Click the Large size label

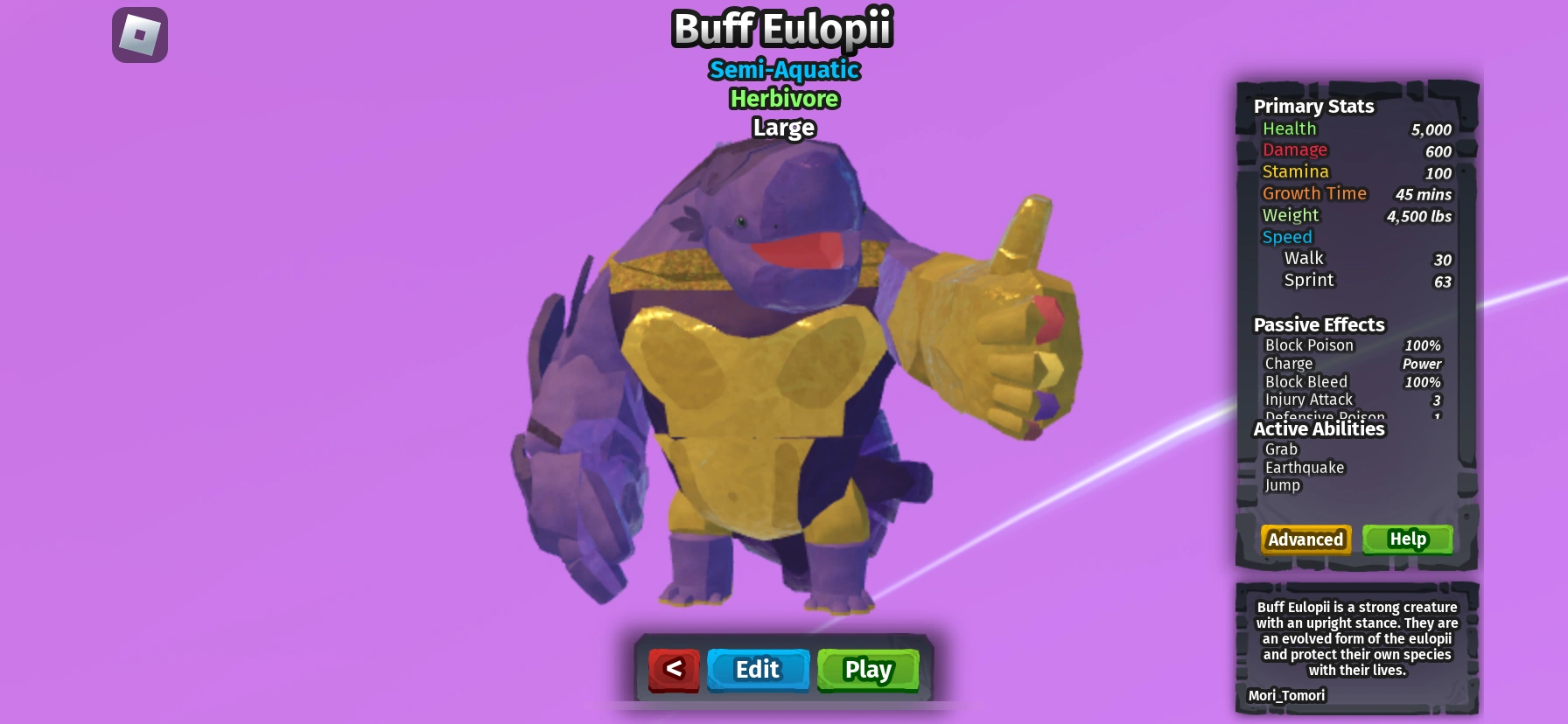(783, 128)
